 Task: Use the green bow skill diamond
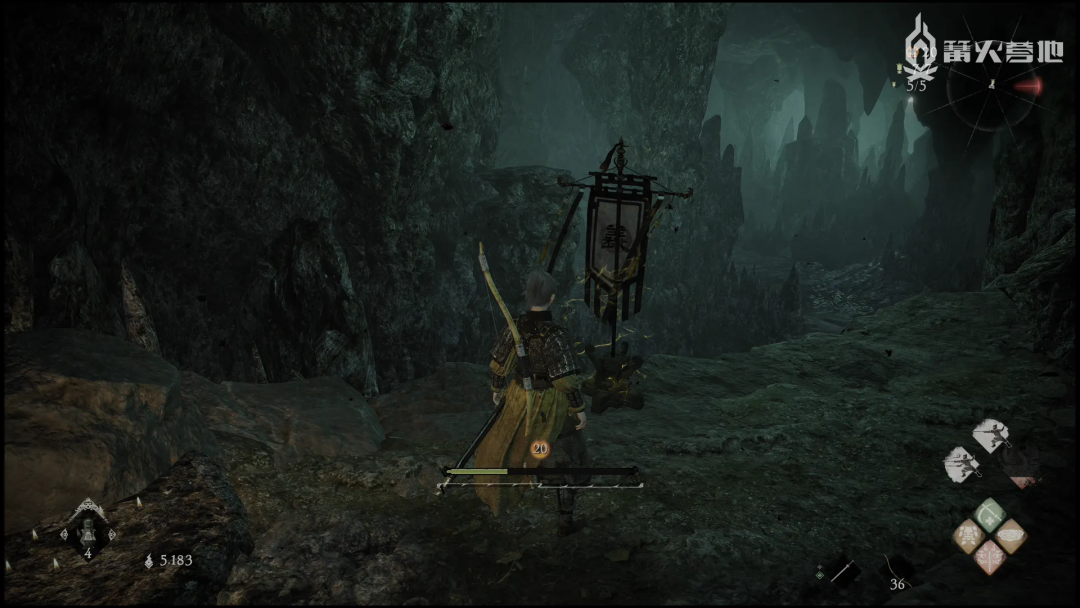[989, 515]
